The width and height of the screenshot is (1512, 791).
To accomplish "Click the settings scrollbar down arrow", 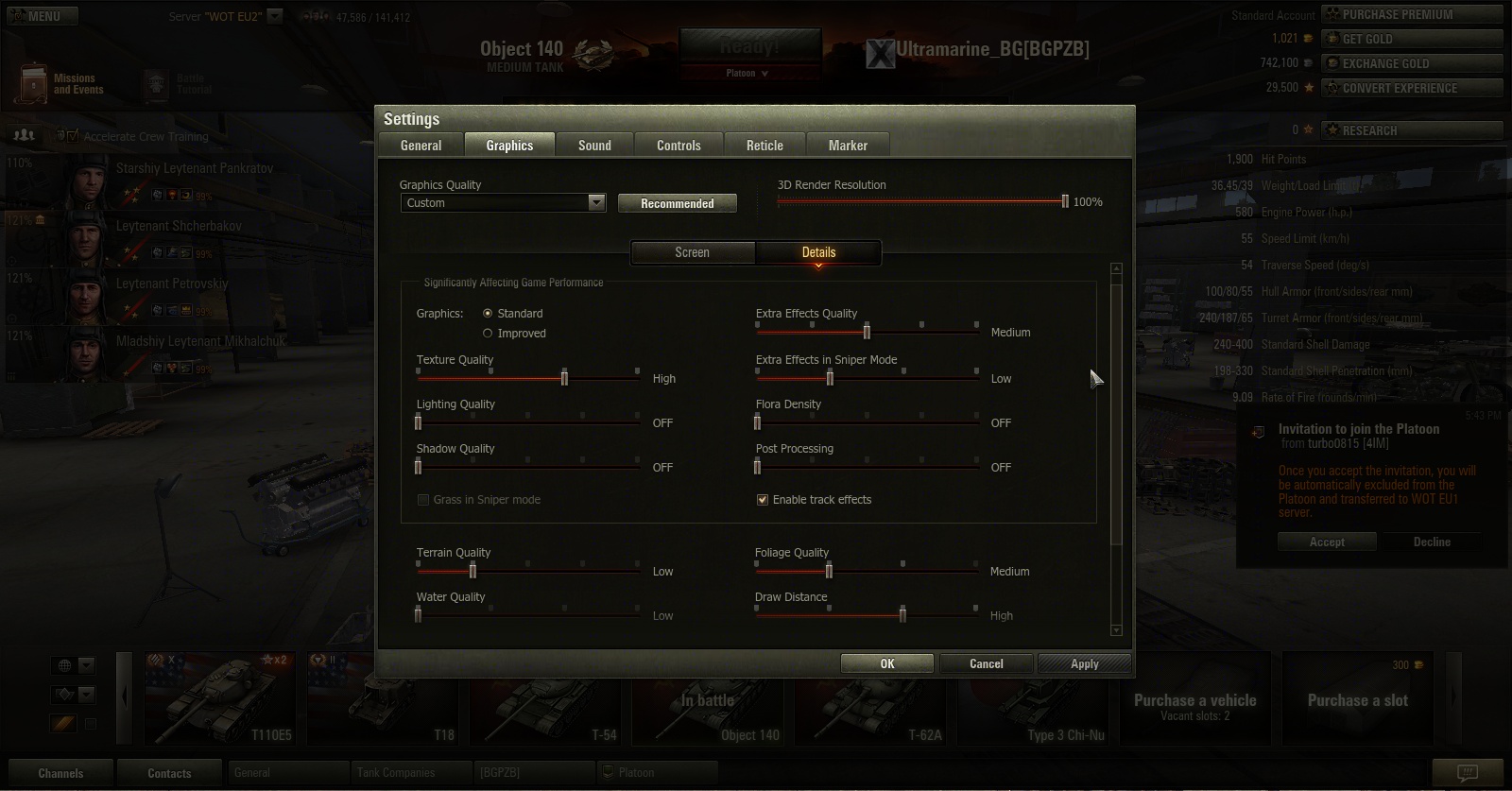I will (x=1116, y=629).
